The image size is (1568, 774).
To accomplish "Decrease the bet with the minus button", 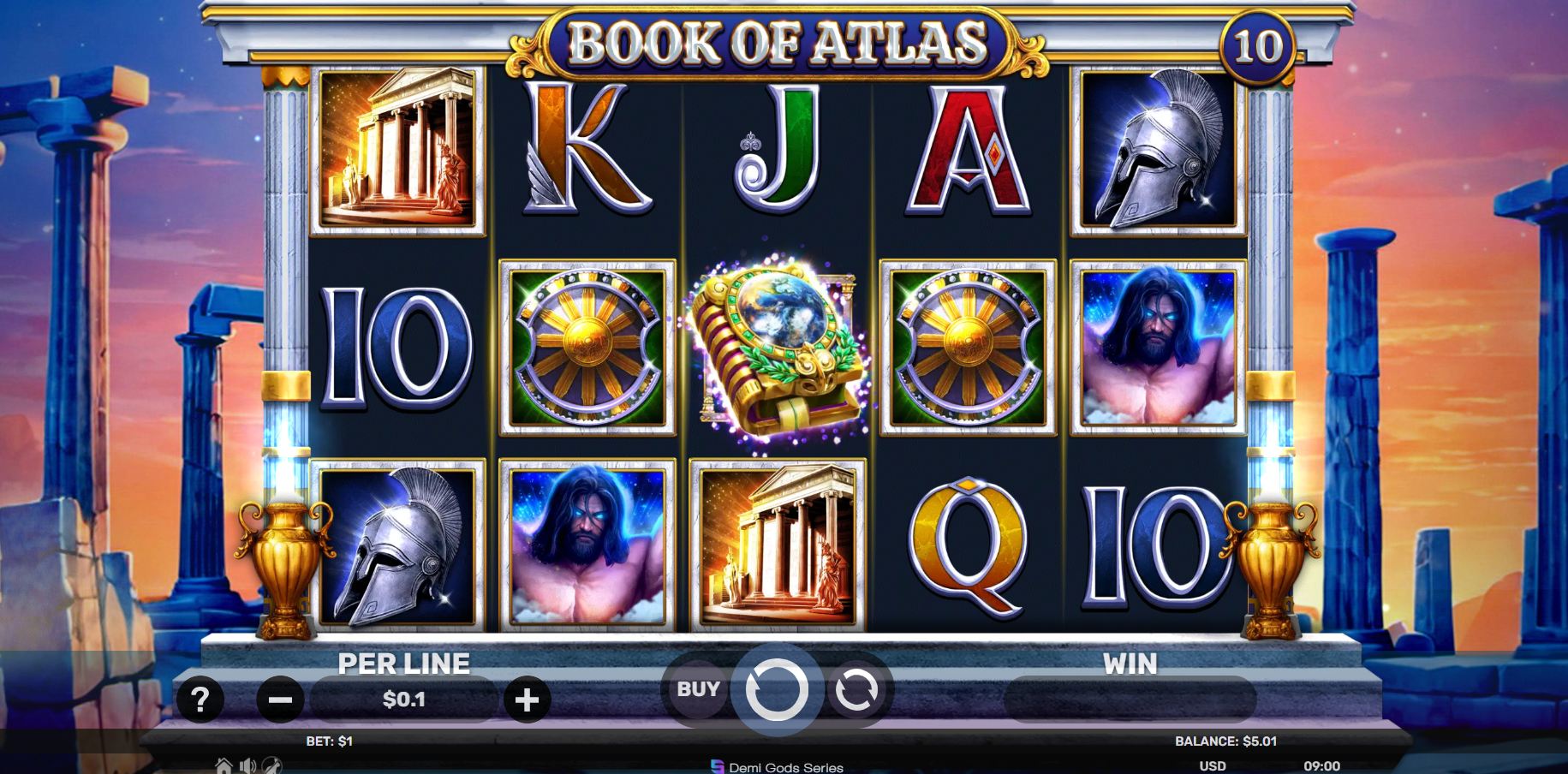I will [x=280, y=700].
